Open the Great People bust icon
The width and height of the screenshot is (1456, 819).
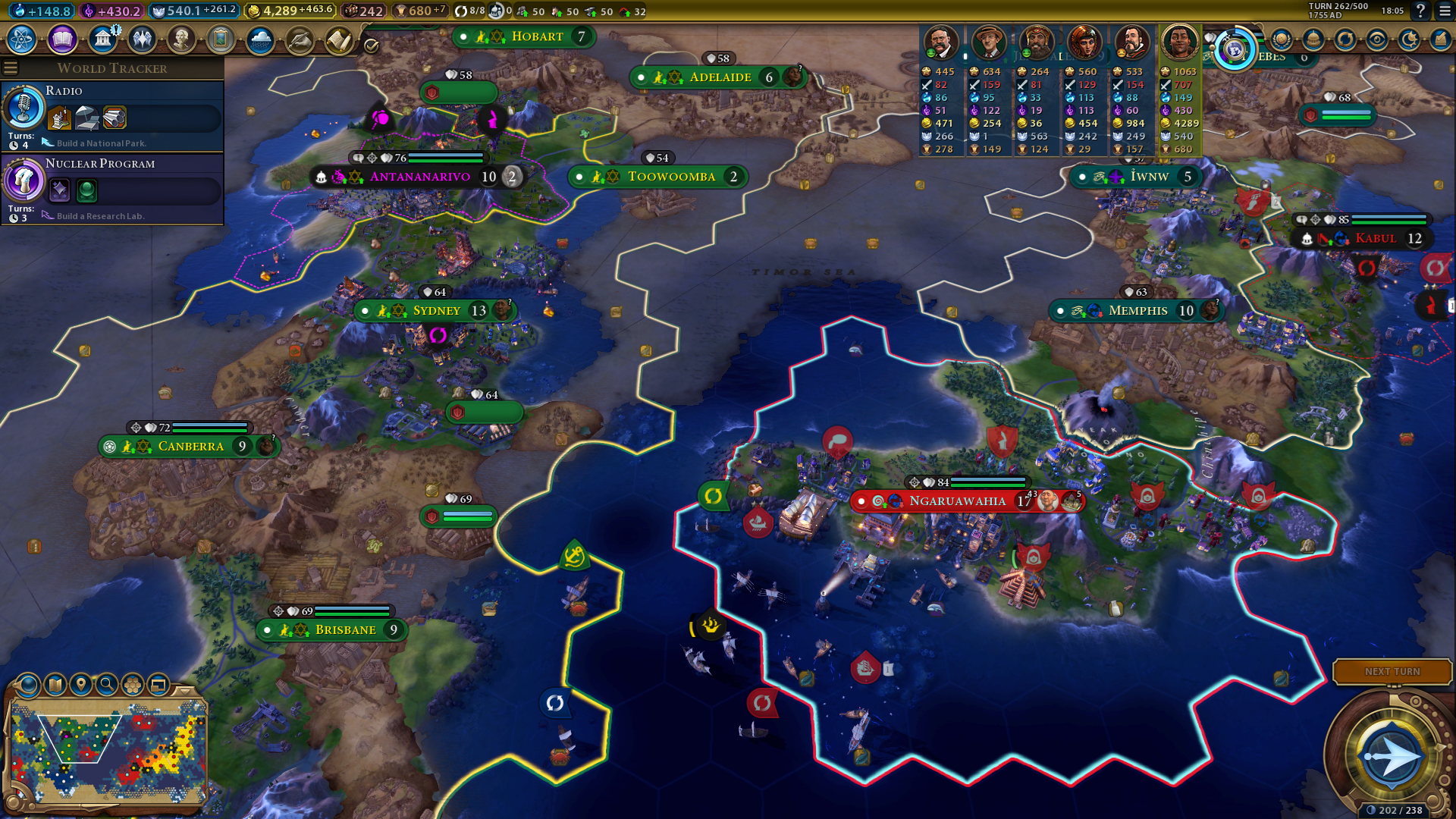[181, 39]
